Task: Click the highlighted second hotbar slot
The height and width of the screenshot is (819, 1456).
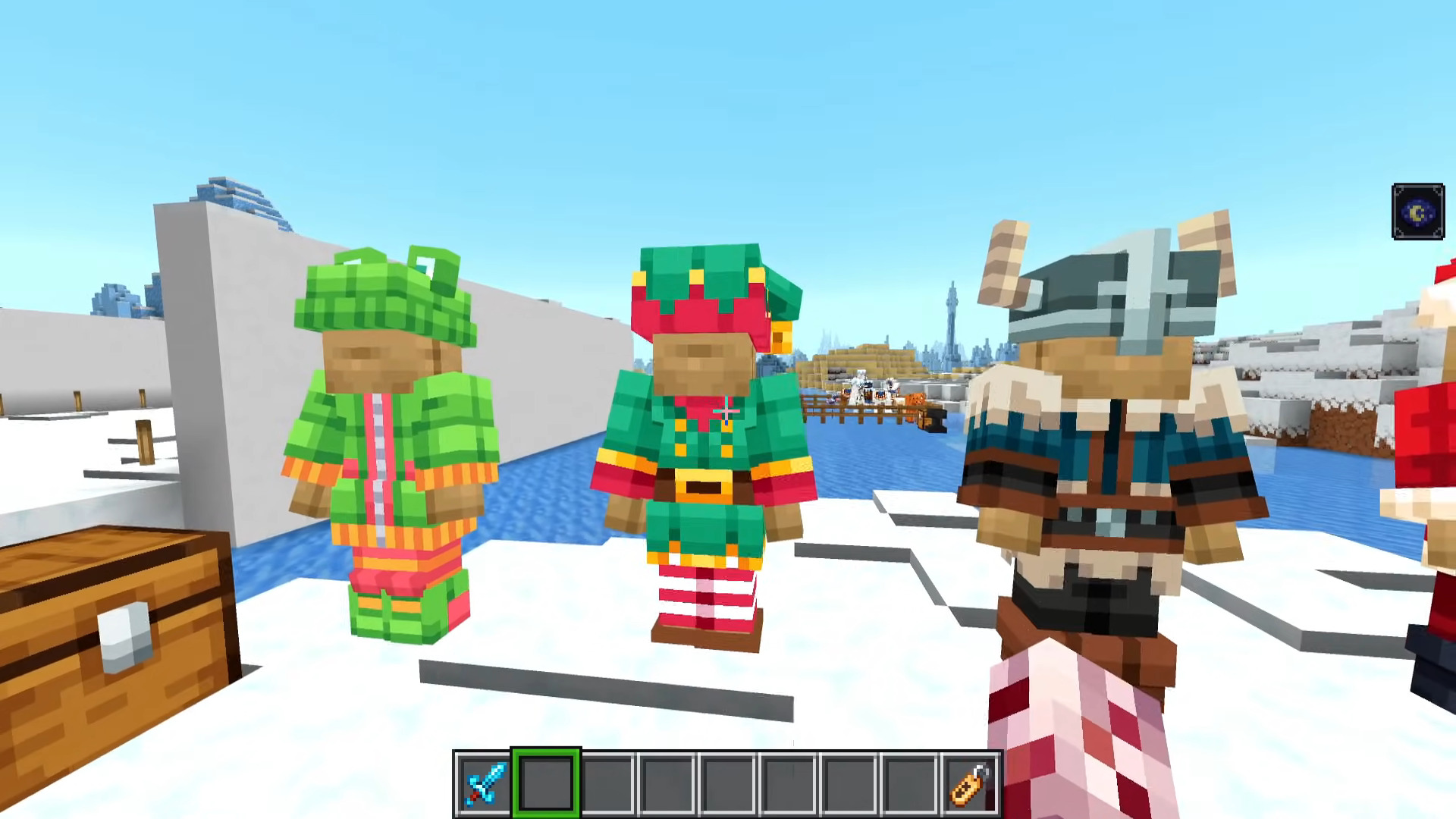Action: [x=544, y=783]
